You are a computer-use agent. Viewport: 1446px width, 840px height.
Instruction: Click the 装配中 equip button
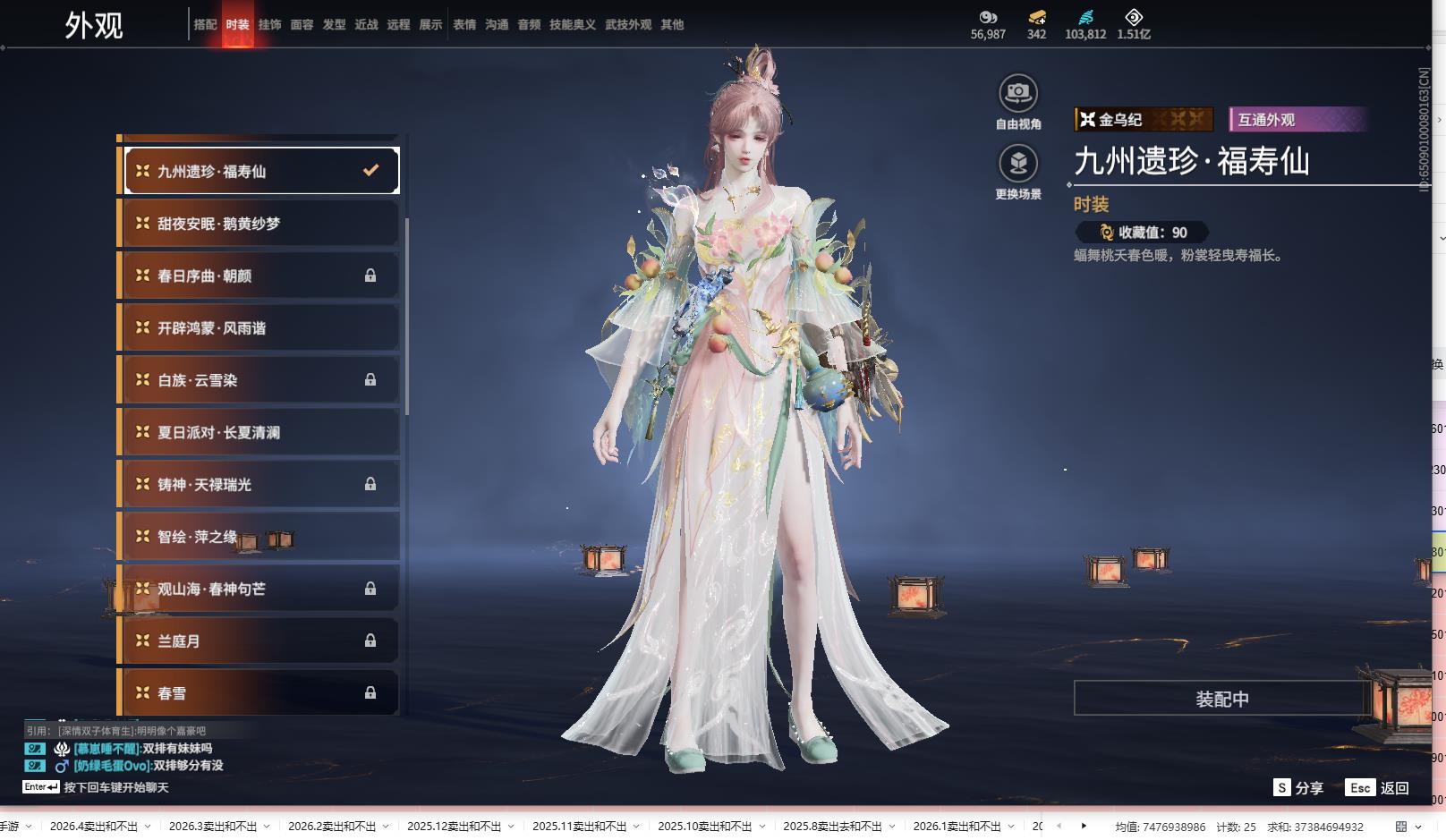point(1221,699)
